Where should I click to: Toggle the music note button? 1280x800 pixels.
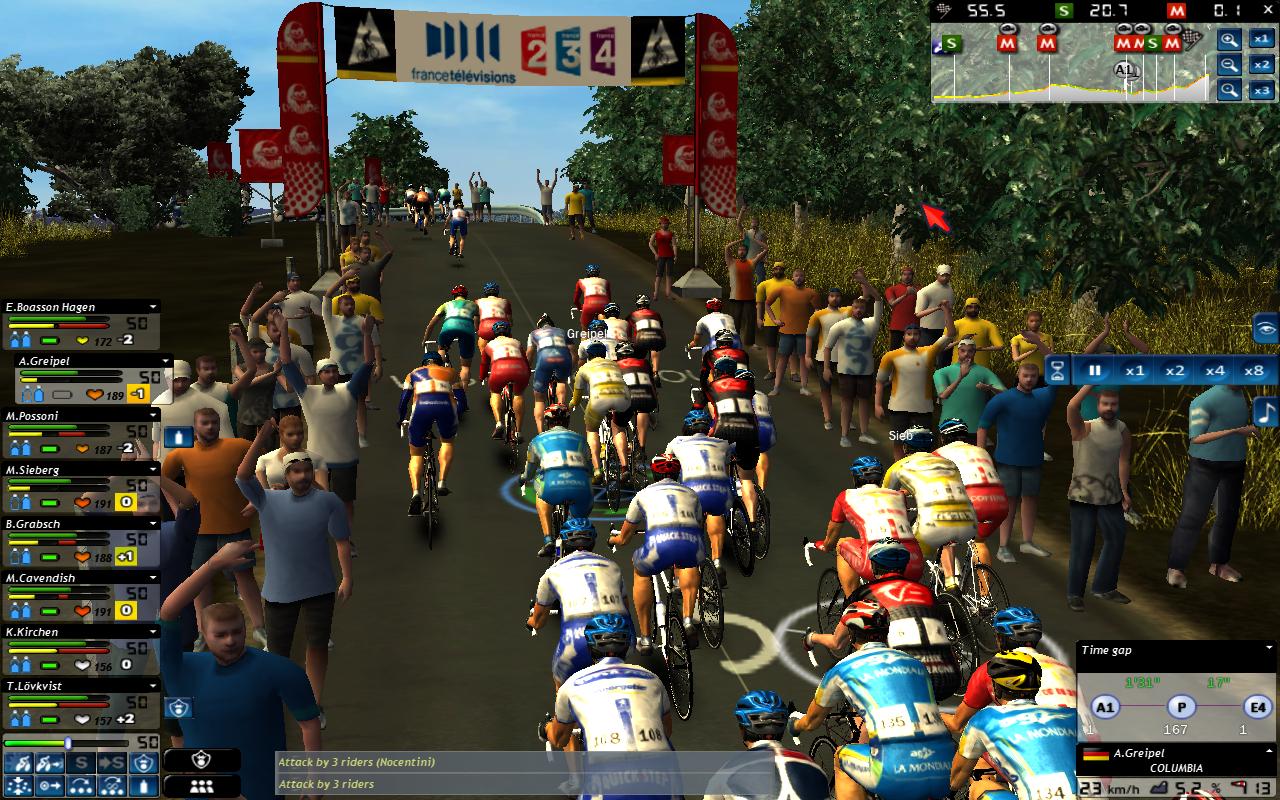coord(1266,411)
